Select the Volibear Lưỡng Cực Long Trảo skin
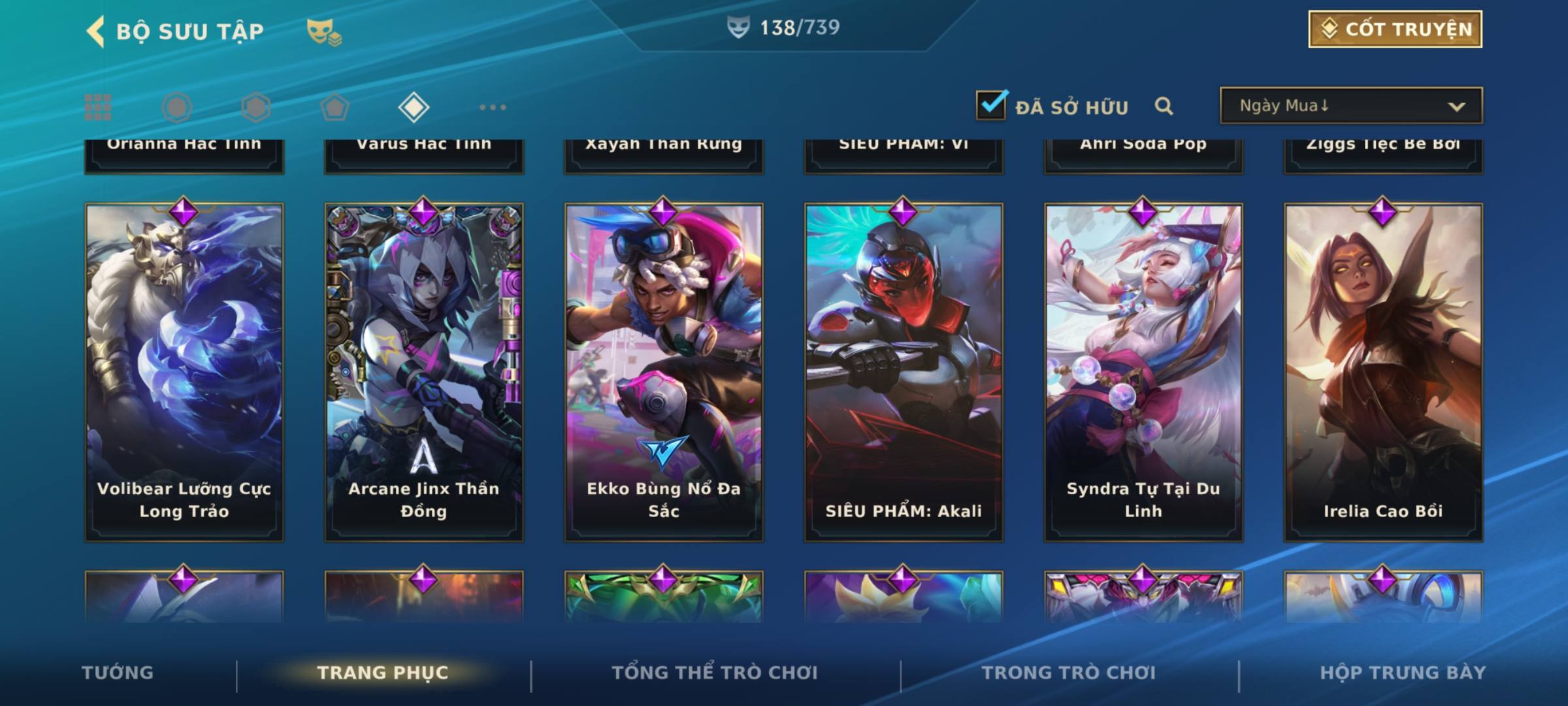The width and height of the screenshot is (1568, 706). point(184,373)
